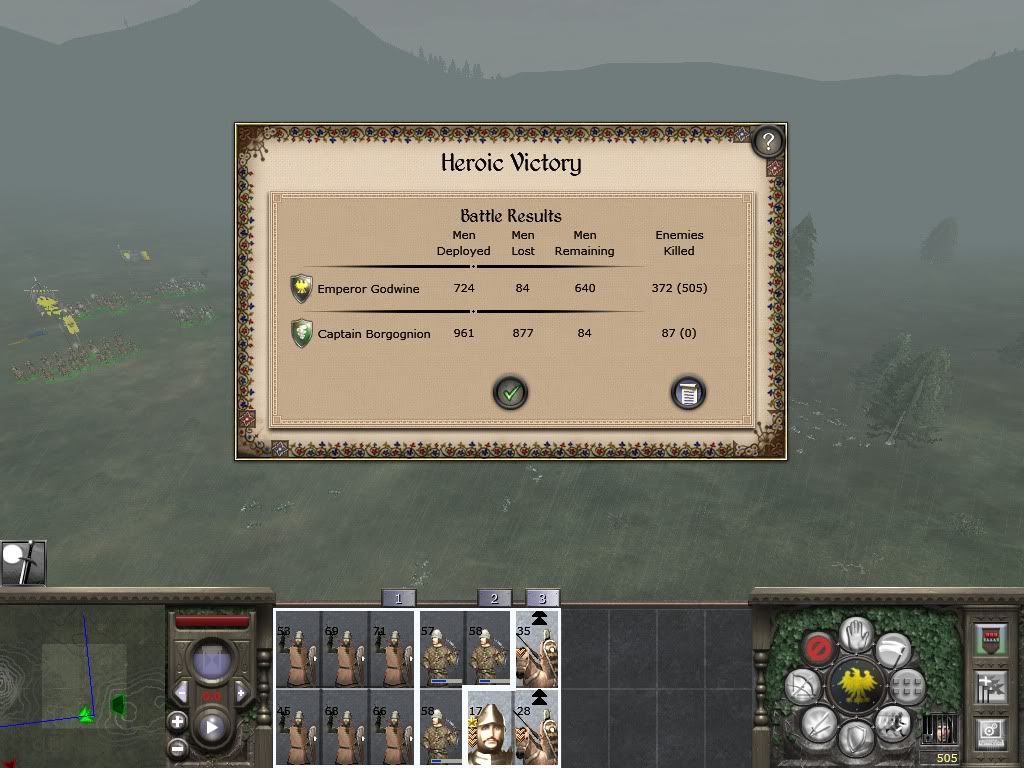Screen dimensions: 1024x768
Task: Confirm battle results with the green checkmark
Action: pos(510,393)
